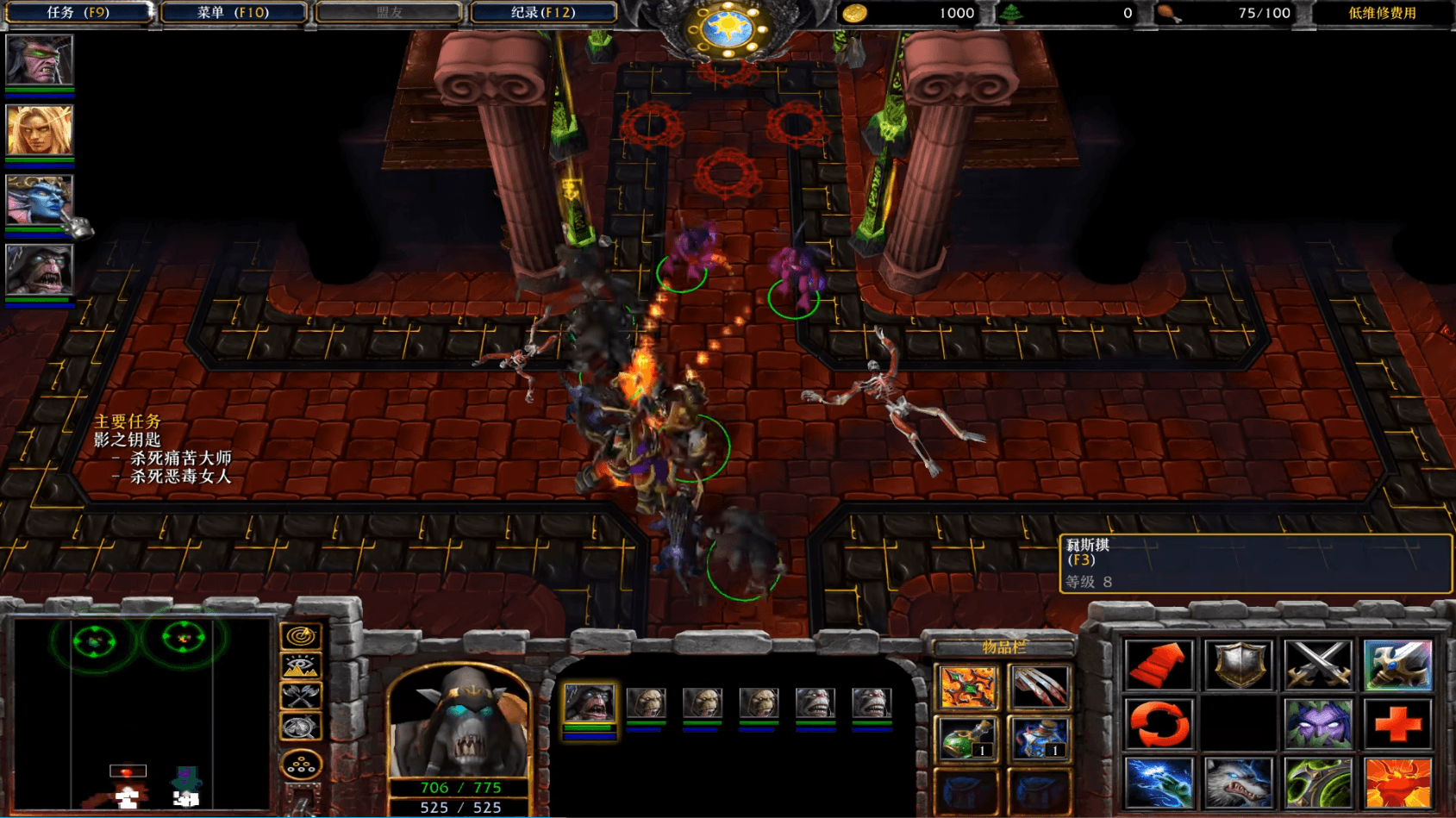This screenshot has height=818, width=1456.
Task: Click the claws item in the item bar
Action: point(1041,685)
